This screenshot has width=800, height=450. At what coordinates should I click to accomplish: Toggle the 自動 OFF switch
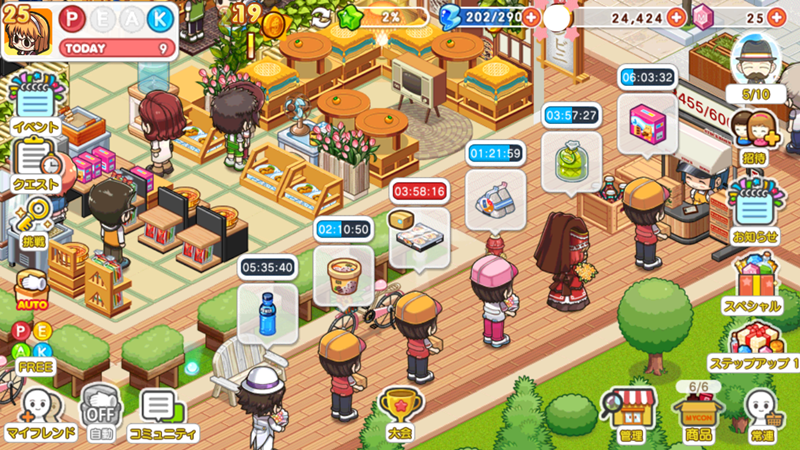pyautogui.click(x=100, y=411)
